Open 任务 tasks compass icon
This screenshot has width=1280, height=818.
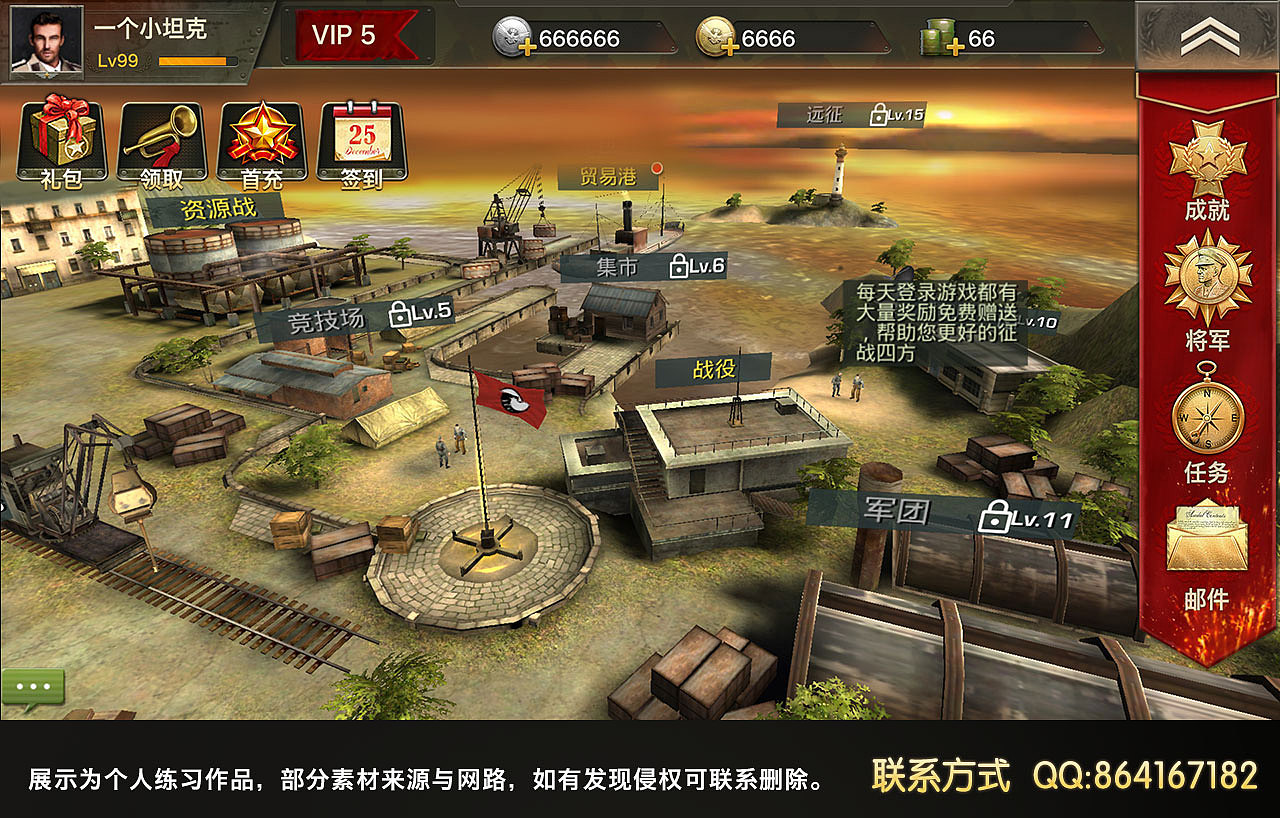(1205, 418)
